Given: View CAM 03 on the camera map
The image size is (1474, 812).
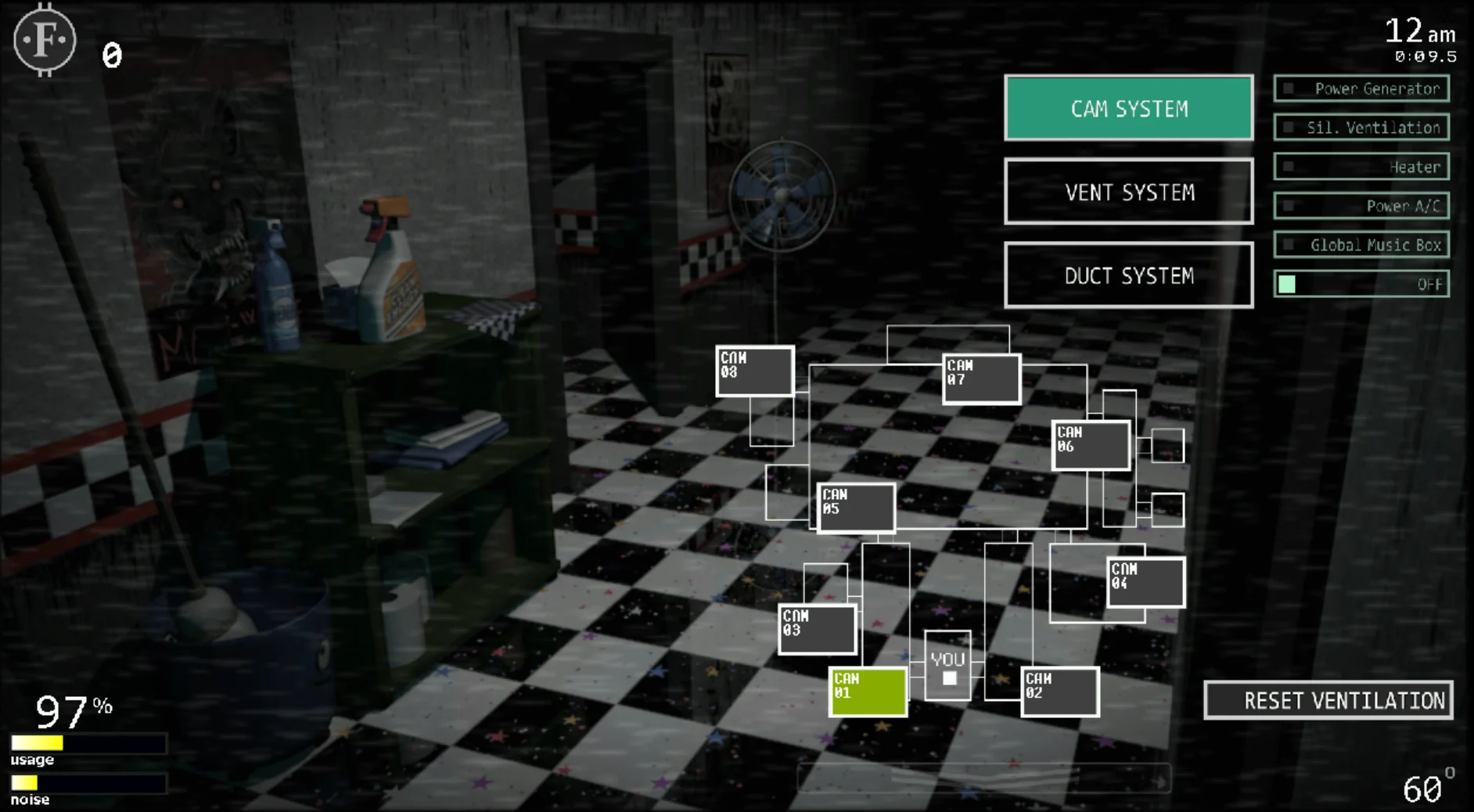Looking at the screenshot, I should [817, 629].
